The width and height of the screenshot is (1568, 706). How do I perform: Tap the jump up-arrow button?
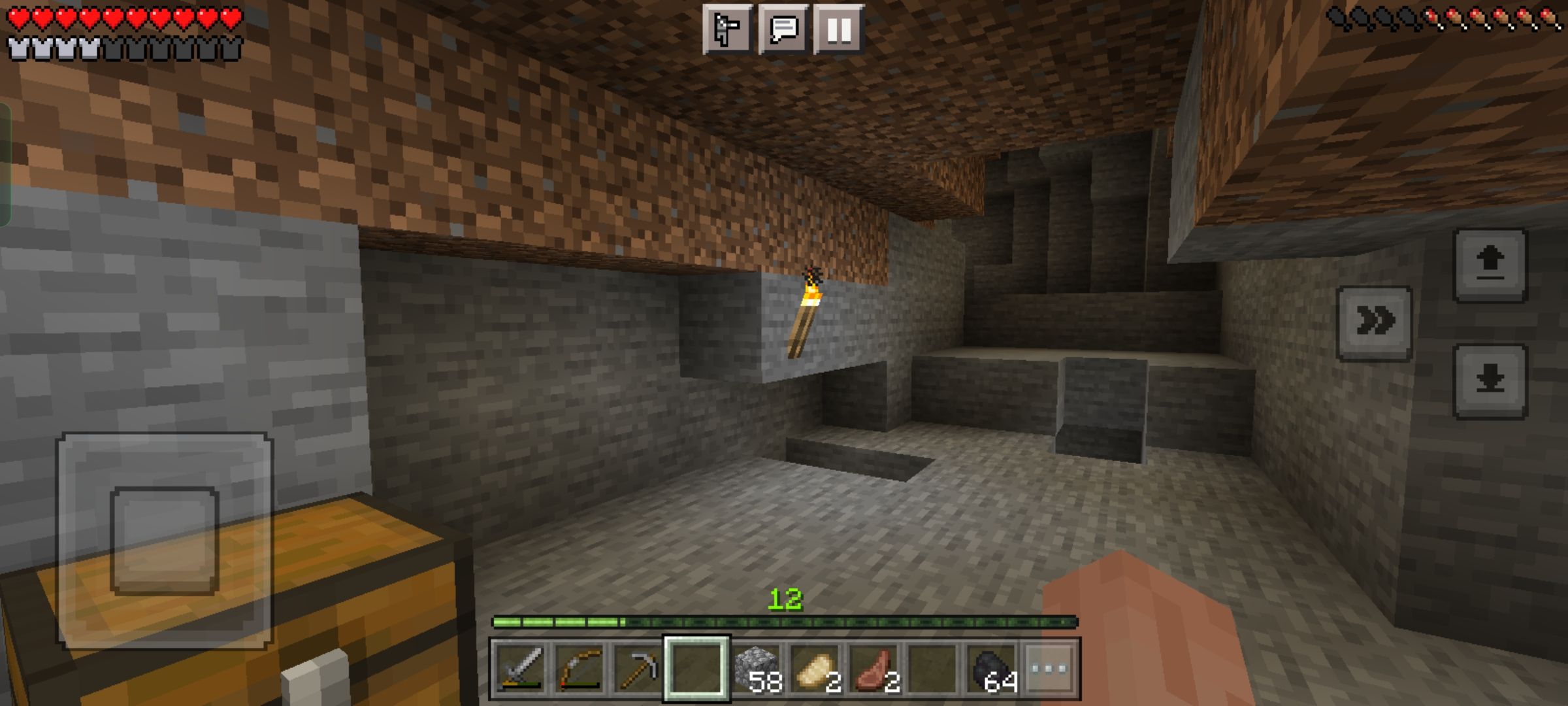(x=1490, y=265)
